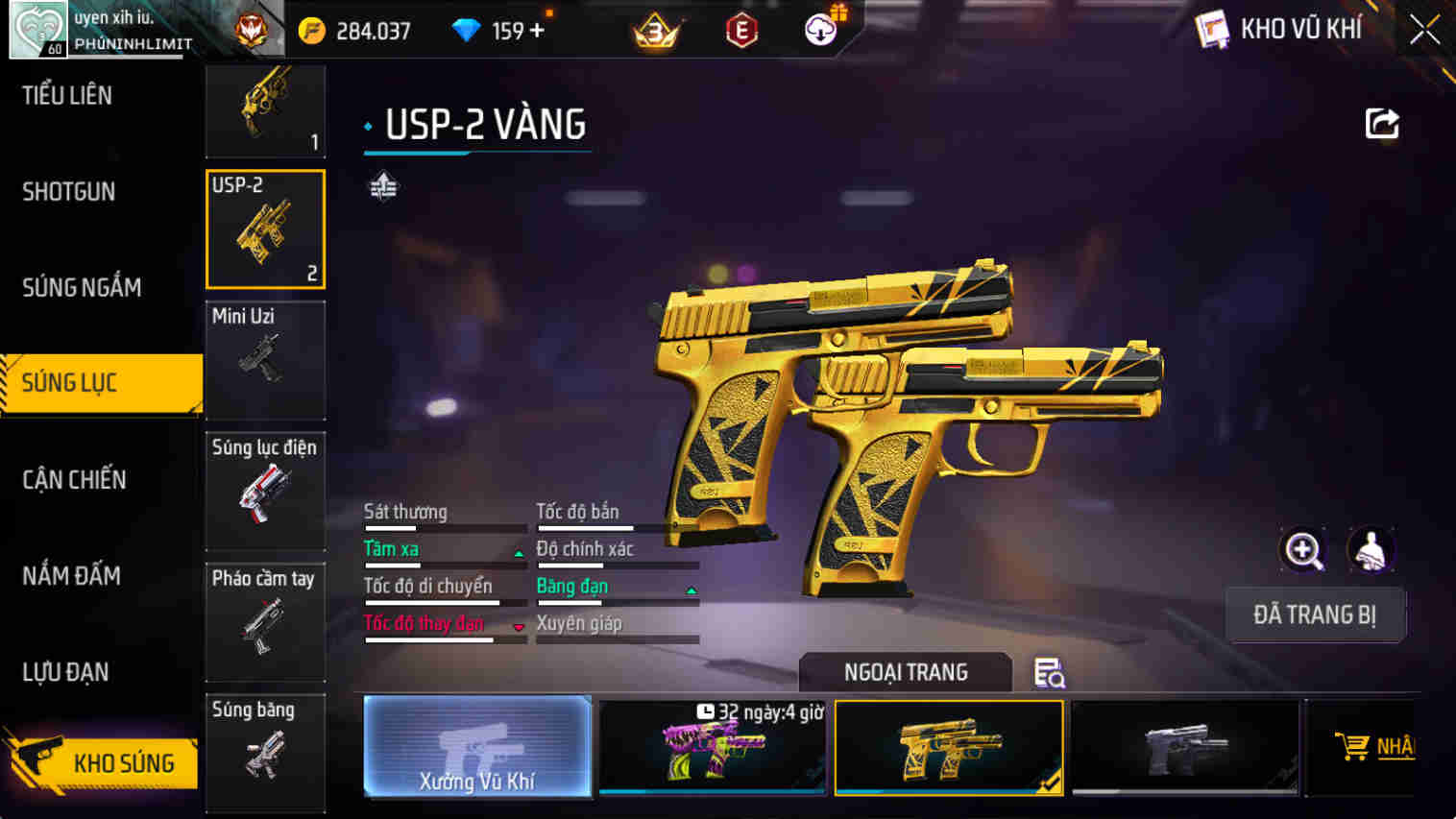Viewport: 1456px width, 819px height.
Task: Click the skin preview icon beside Ngoại Trang
Action: click(x=1049, y=674)
